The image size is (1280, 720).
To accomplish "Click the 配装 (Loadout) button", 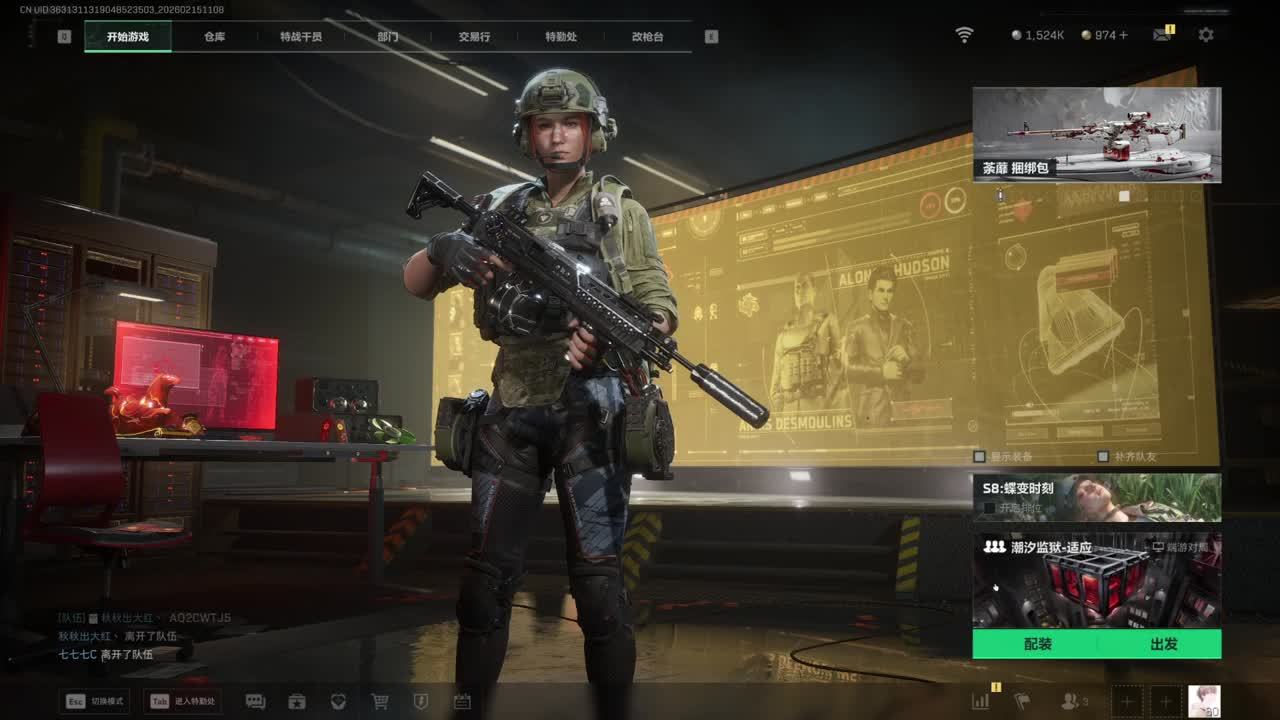I will (1037, 644).
